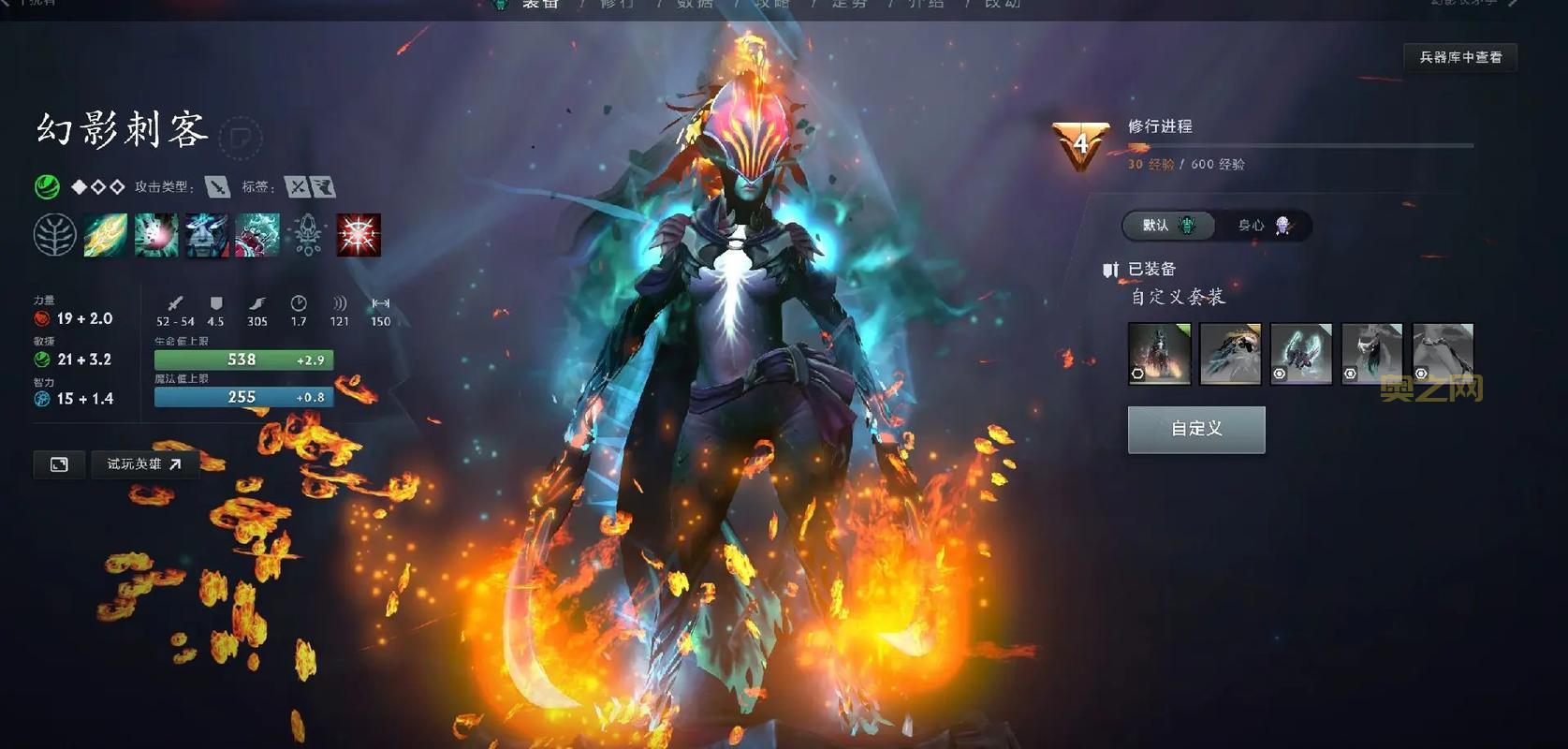
Task: Click the escape hero tag icon
Action: click(x=322, y=185)
